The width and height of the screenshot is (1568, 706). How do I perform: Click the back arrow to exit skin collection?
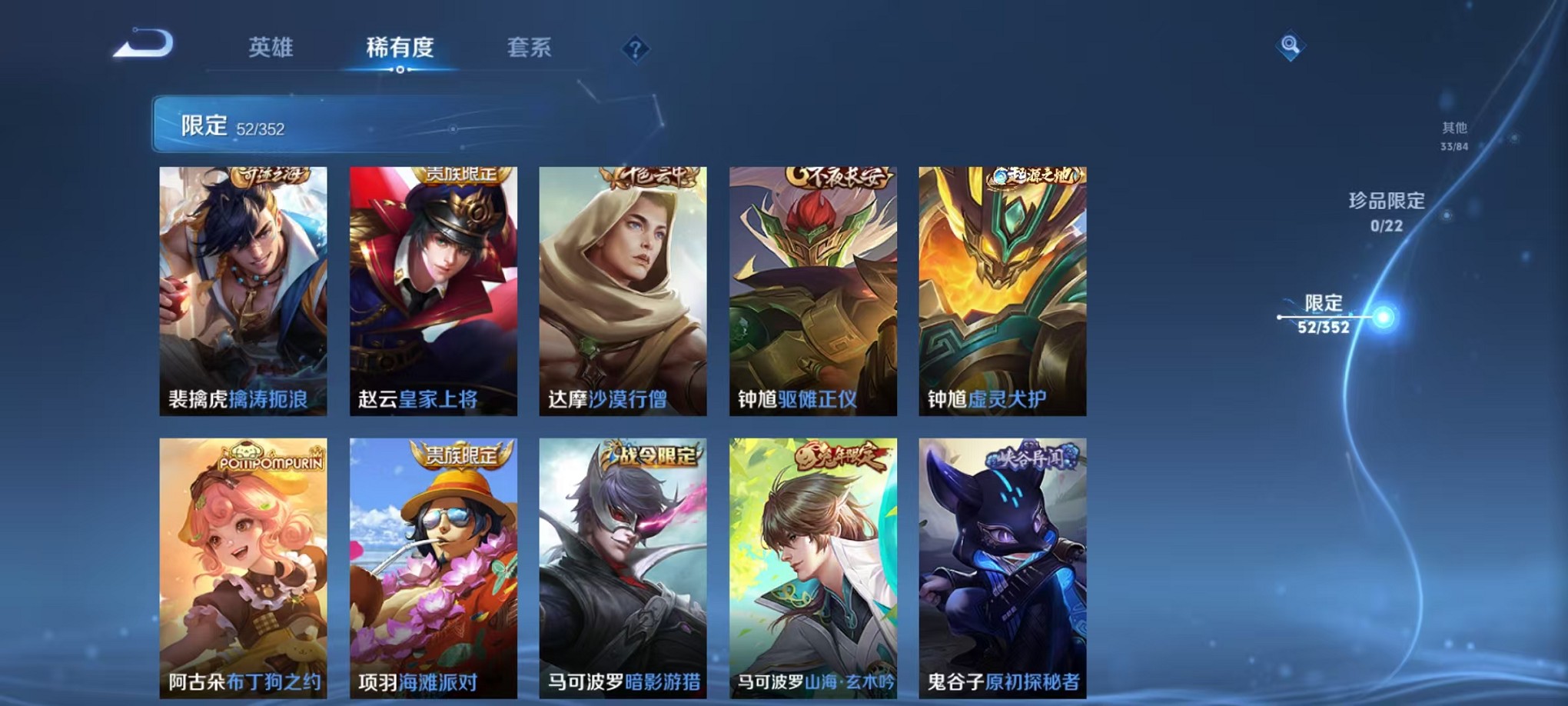click(x=142, y=46)
